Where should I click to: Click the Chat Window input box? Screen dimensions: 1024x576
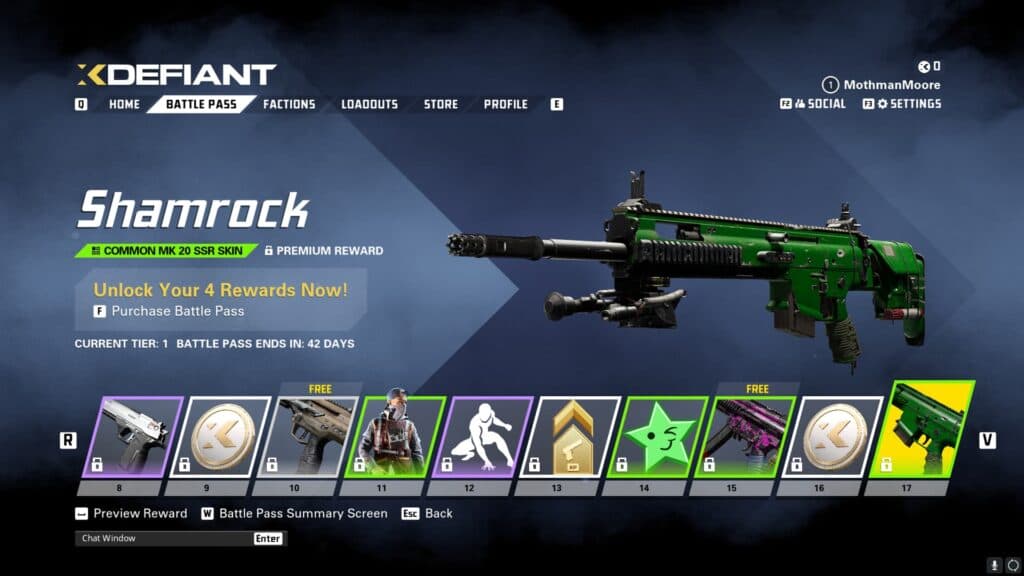pos(165,538)
